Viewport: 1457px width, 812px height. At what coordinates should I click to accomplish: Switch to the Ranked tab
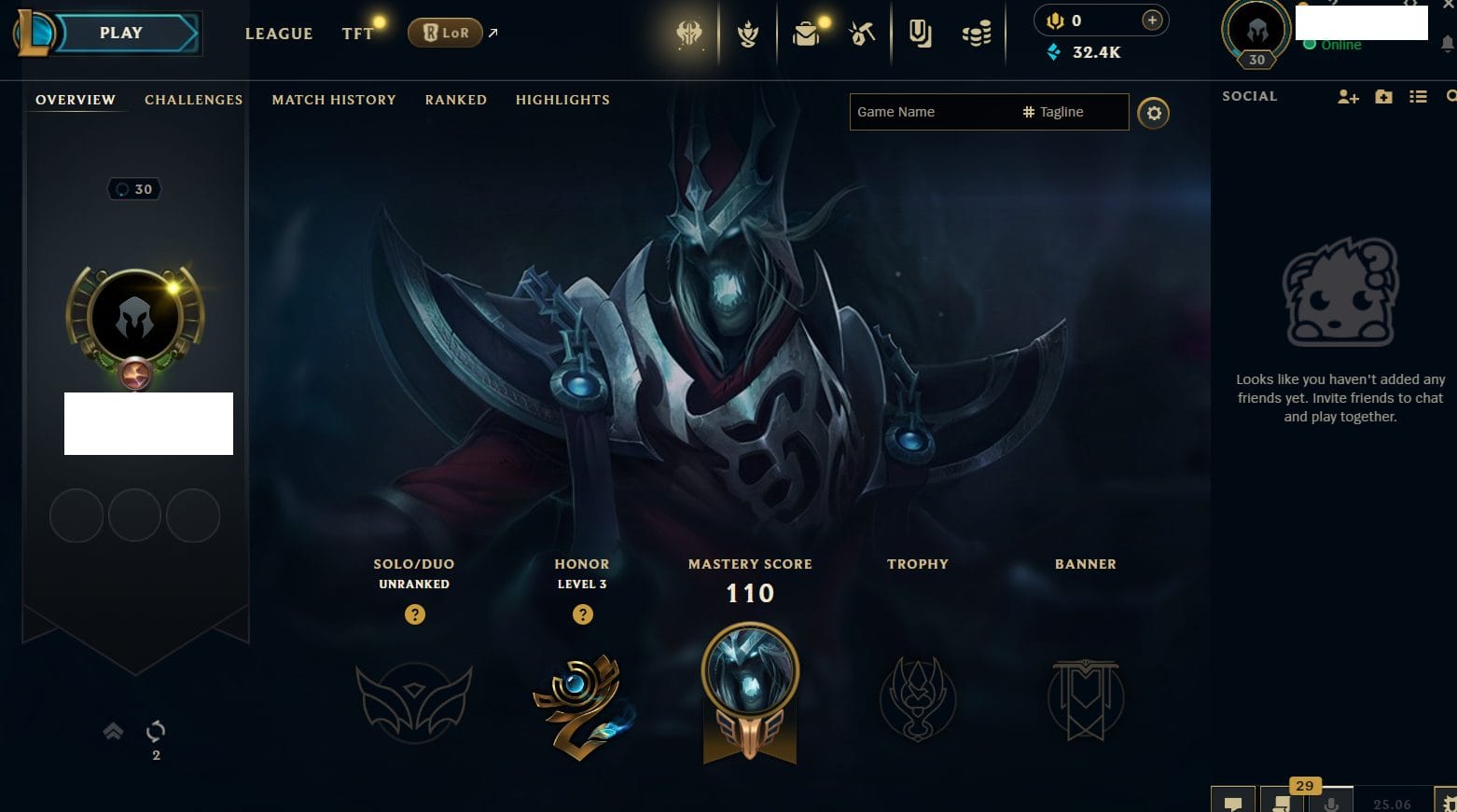(x=455, y=100)
